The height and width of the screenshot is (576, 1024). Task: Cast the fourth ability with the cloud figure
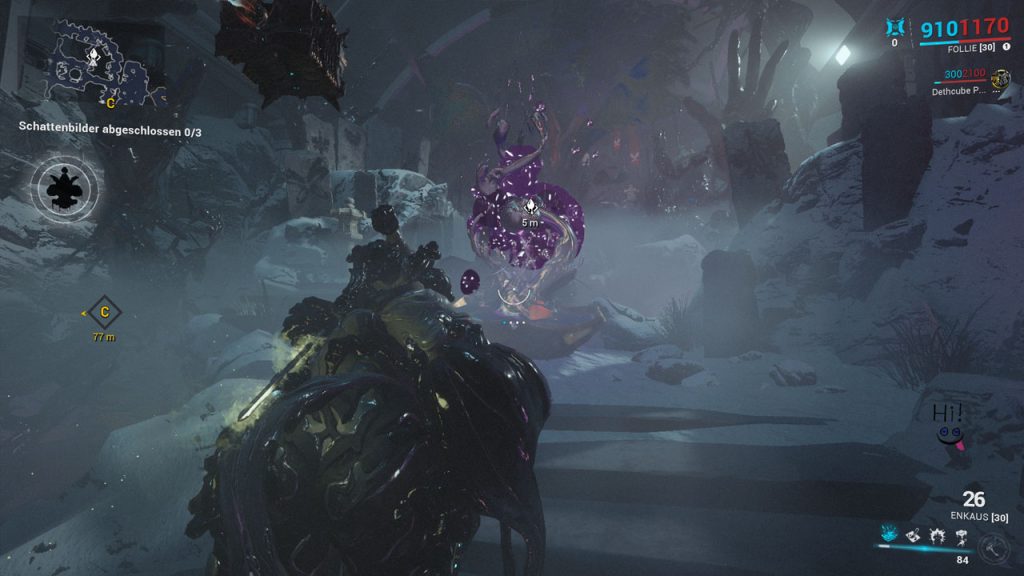pos(961,537)
